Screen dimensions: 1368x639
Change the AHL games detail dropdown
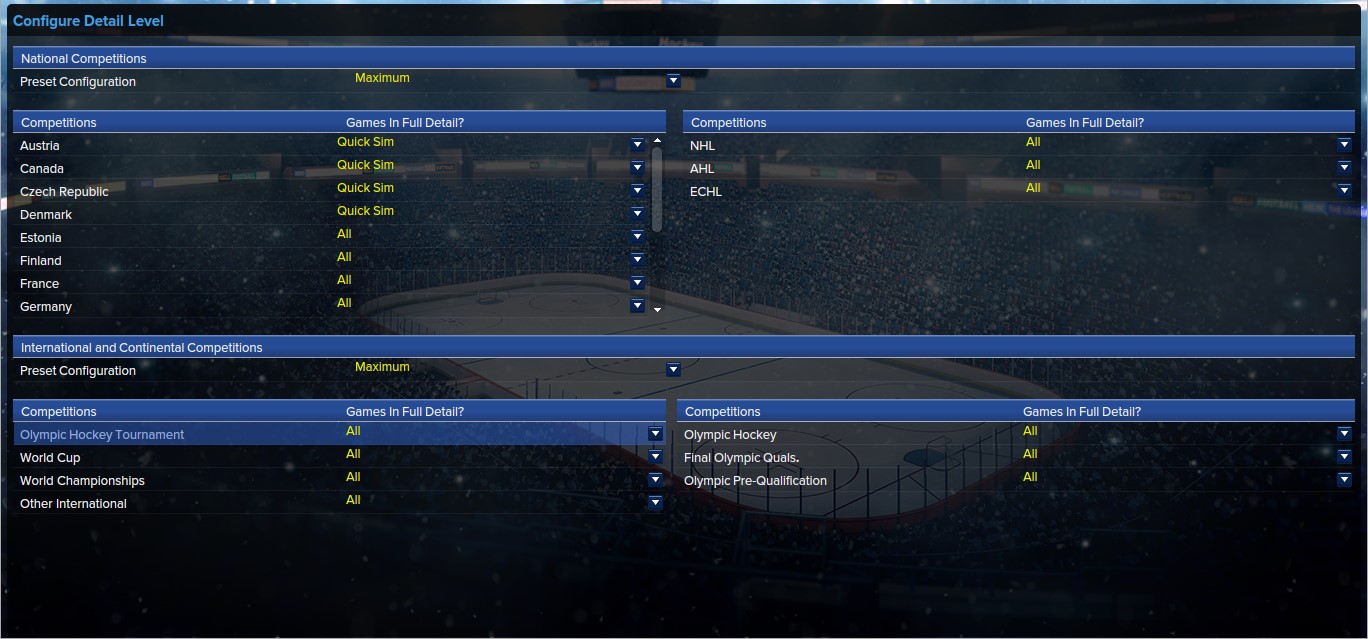1344,168
